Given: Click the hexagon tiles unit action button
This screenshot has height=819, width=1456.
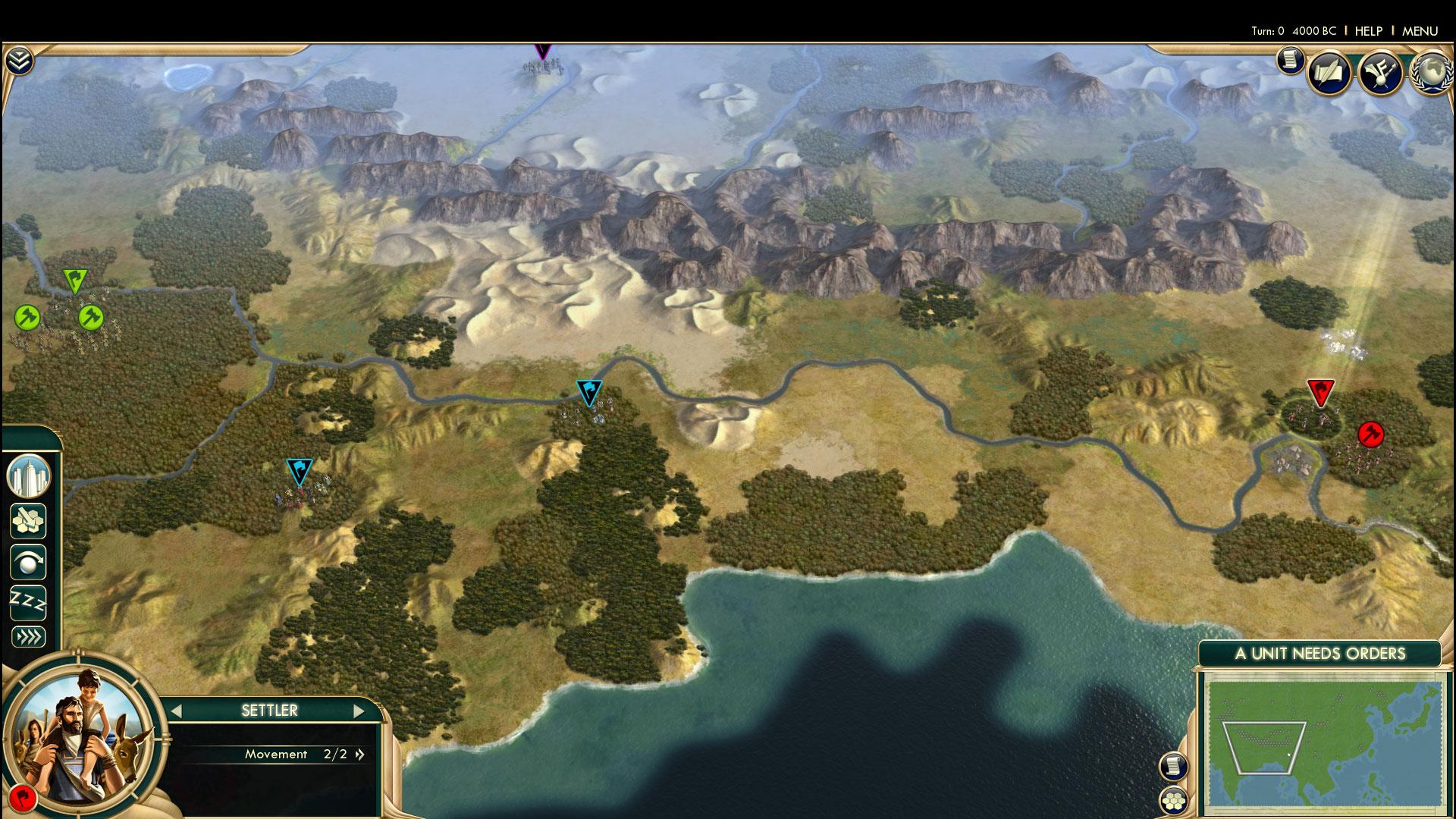Looking at the screenshot, I should click(28, 521).
